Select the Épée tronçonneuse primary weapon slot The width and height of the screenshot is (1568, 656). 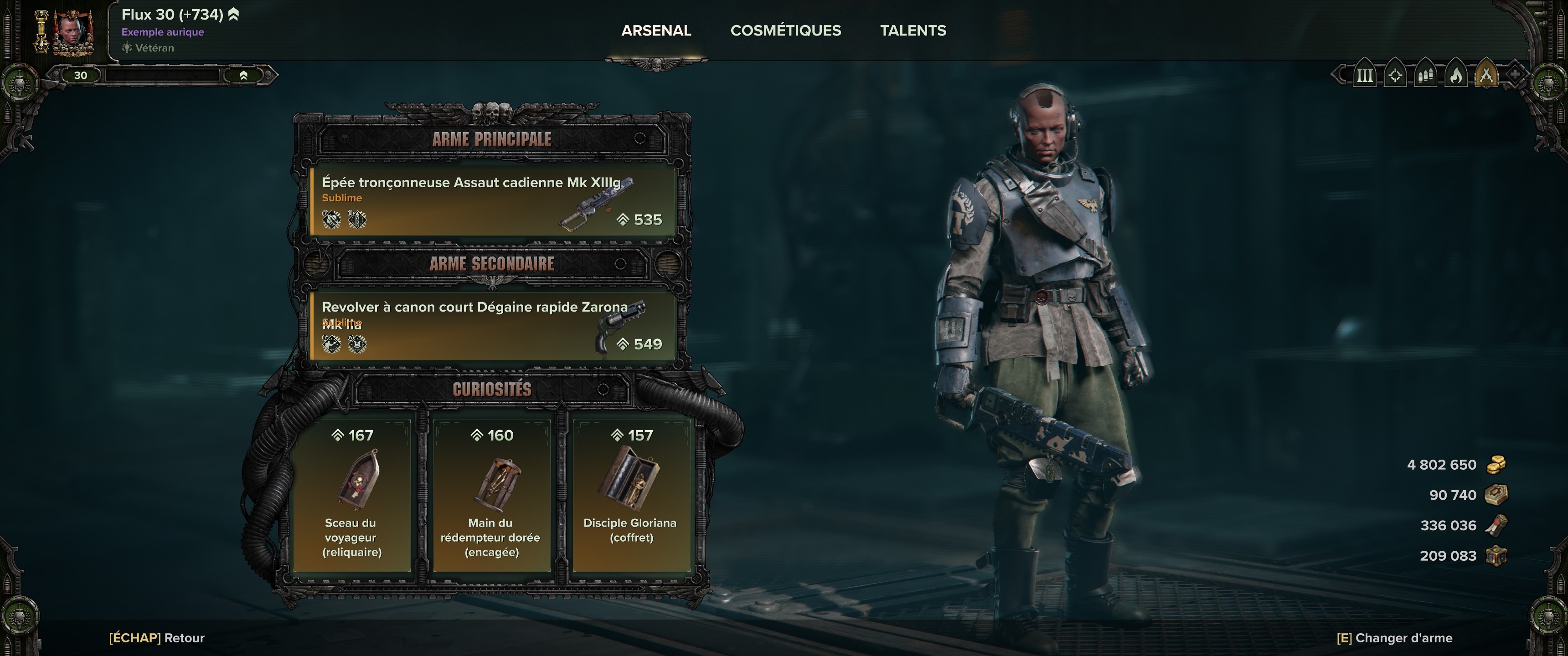[492, 201]
